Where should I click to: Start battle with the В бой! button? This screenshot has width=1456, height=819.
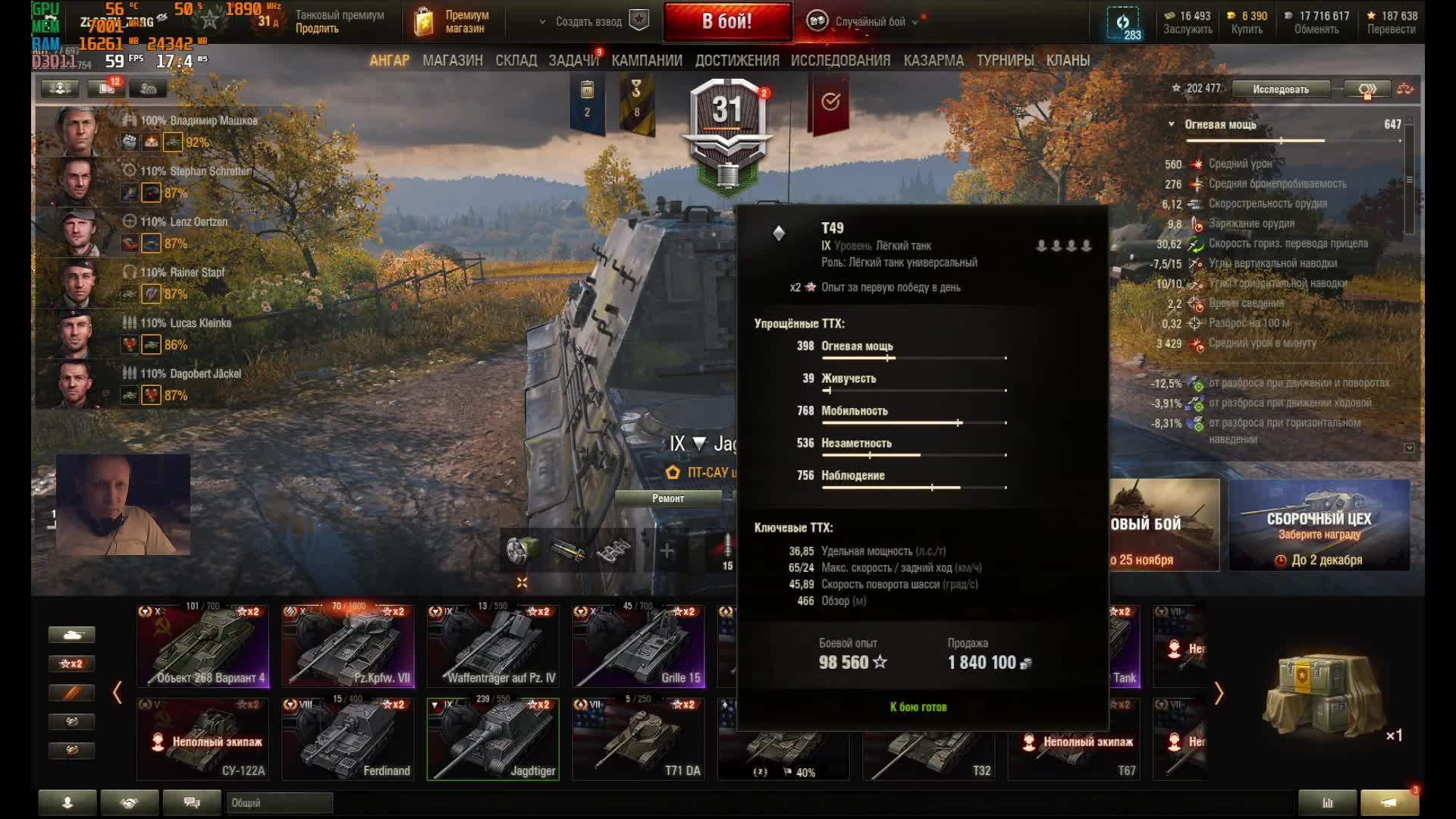pyautogui.click(x=726, y=21)
